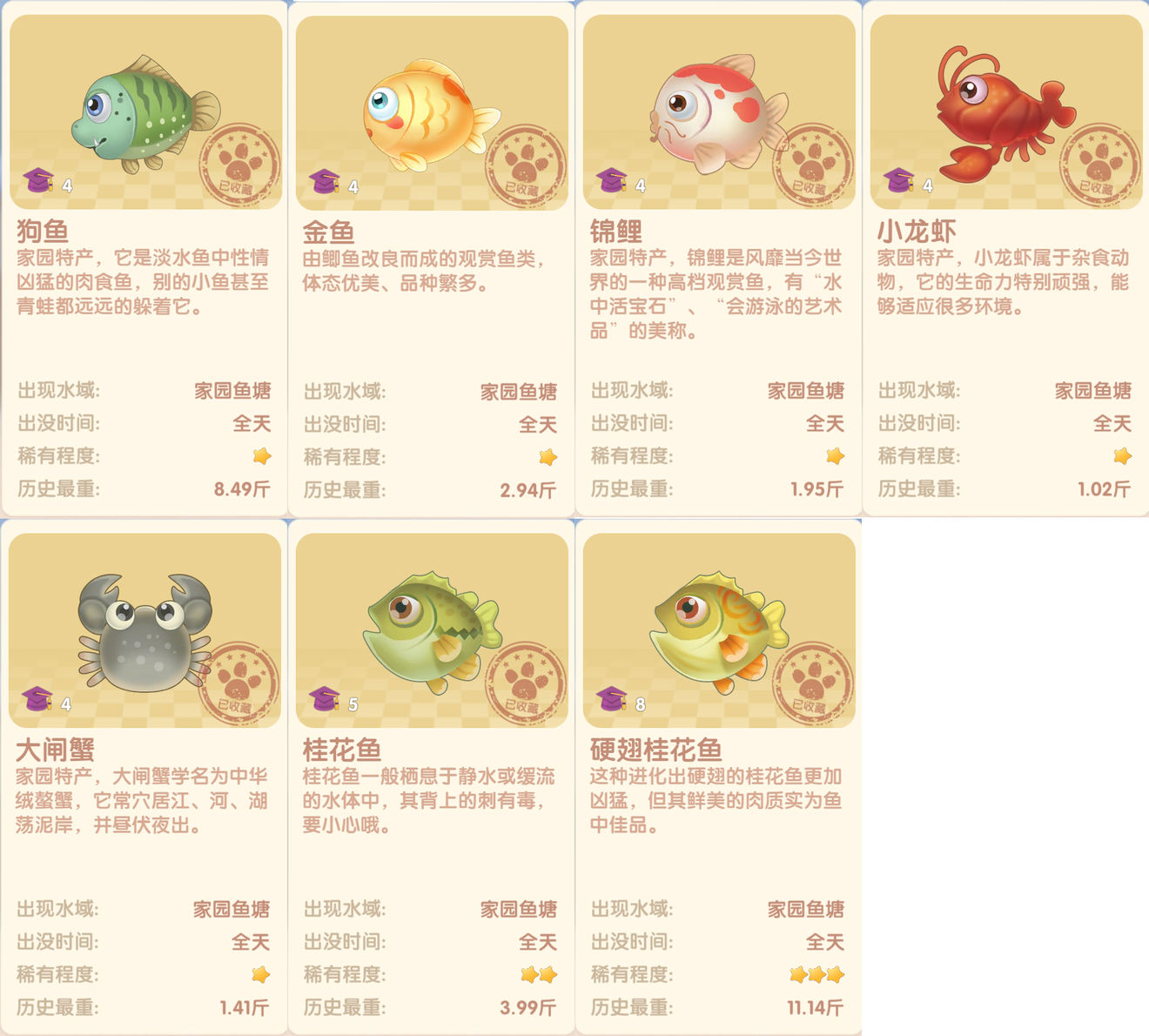The width and height of the screenshot is (1149, 1036).
Task: Click the 家园鱼塘 water area label on 狗鱼 card
Action: coord(233,392)
